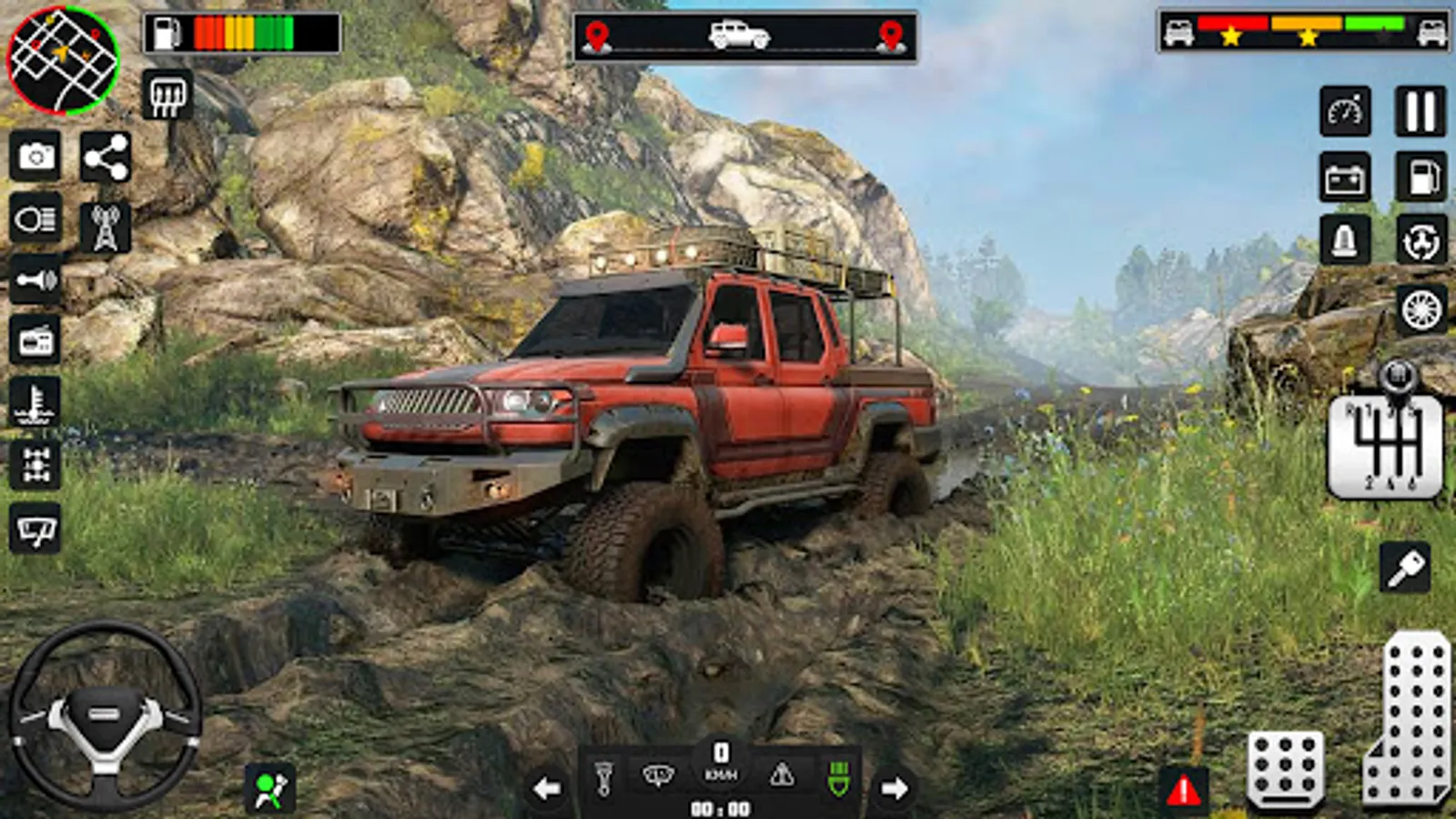Toggle the headlights icon
The height and width of the screenshot is (819, 1456).
[35, 218]
